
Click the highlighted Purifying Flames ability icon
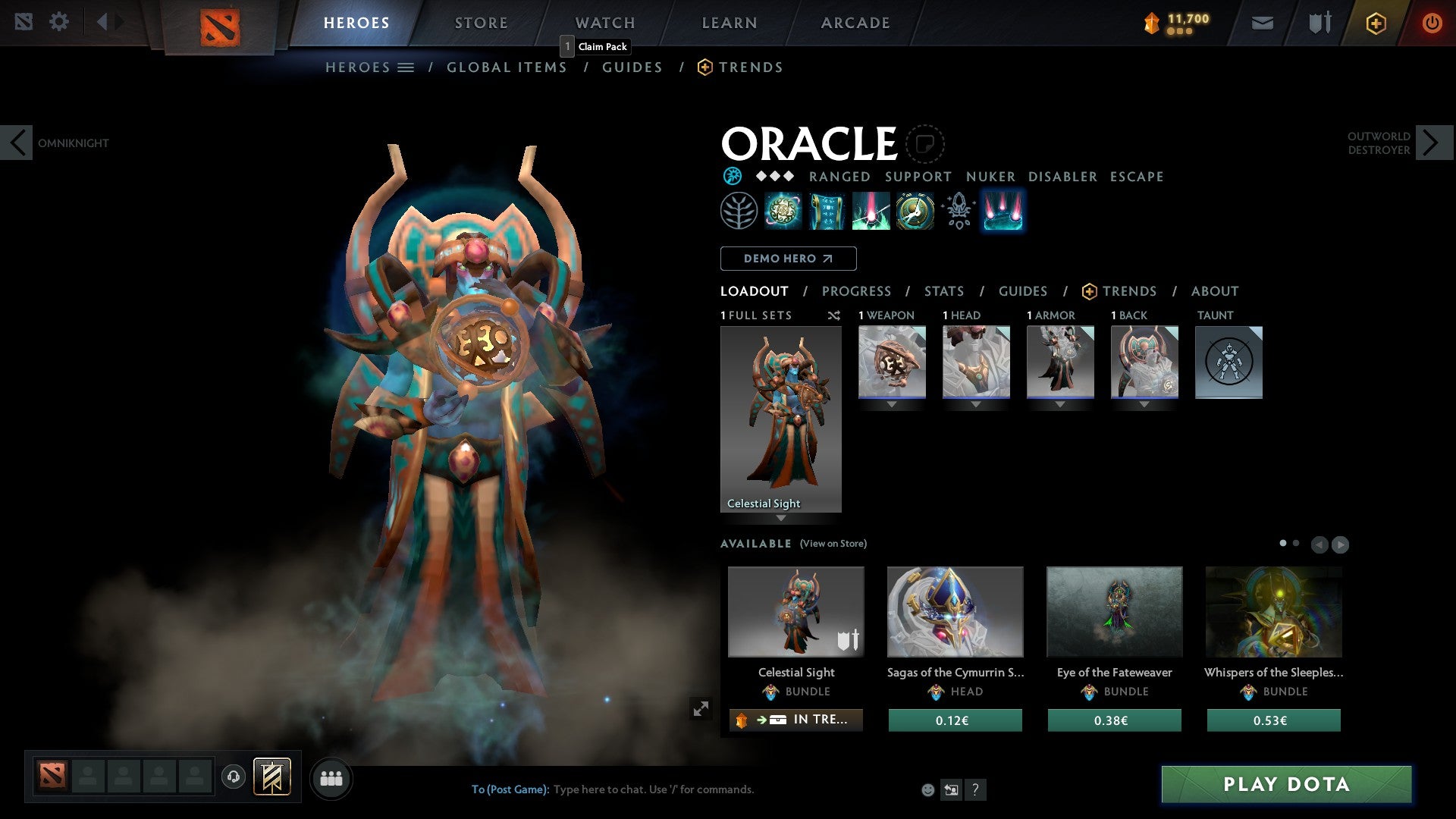coord(1003,211)
